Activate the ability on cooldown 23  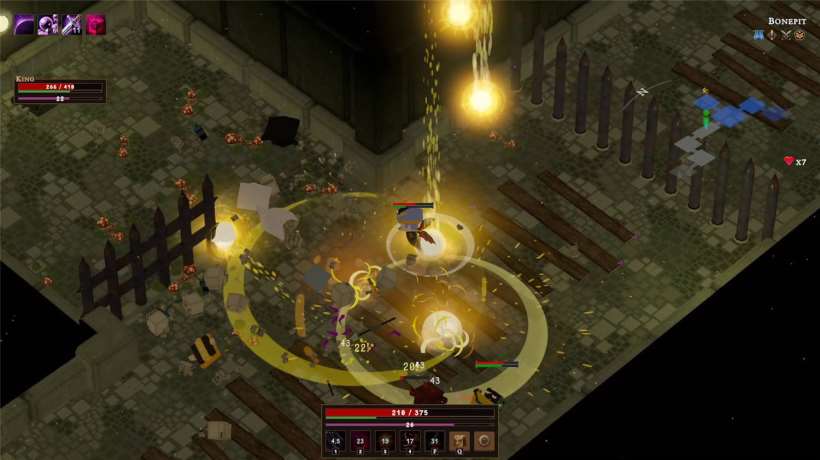click(361, 441)
